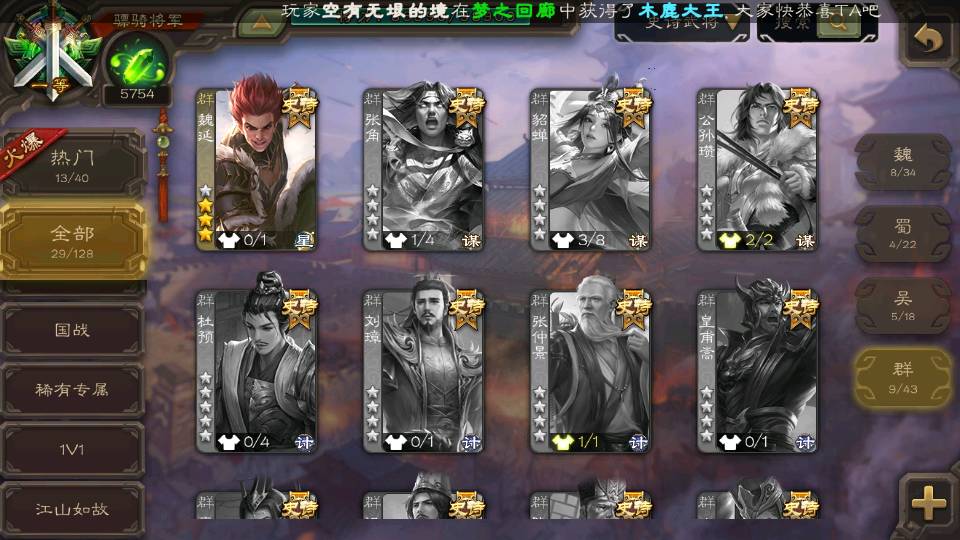Switch to the 热门 category
Image resolution: width=960 pixels, height=540 pixels.
coord(73,162)
